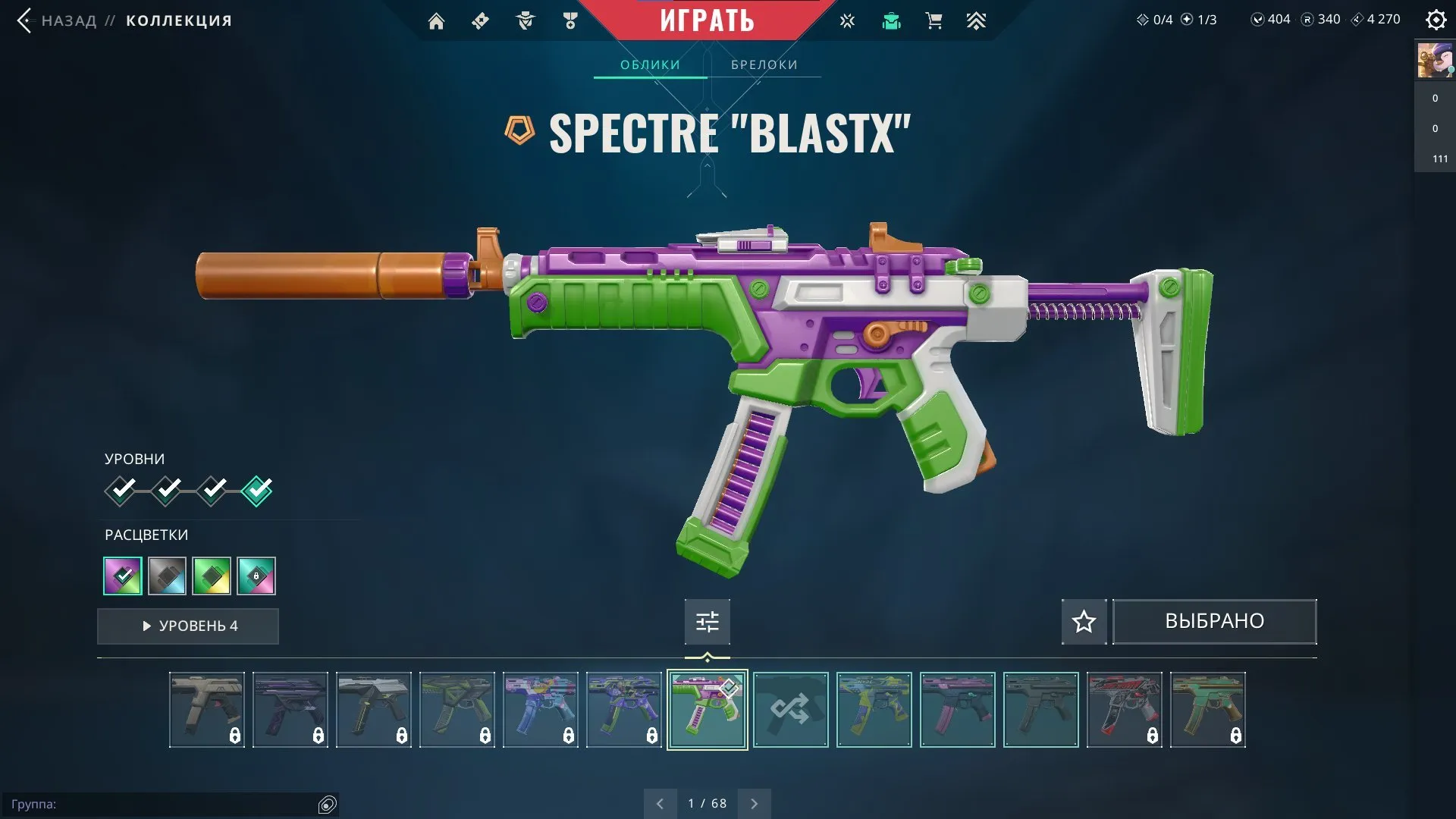Select the random skin shuffle thumbnail

tap(791, 711)
